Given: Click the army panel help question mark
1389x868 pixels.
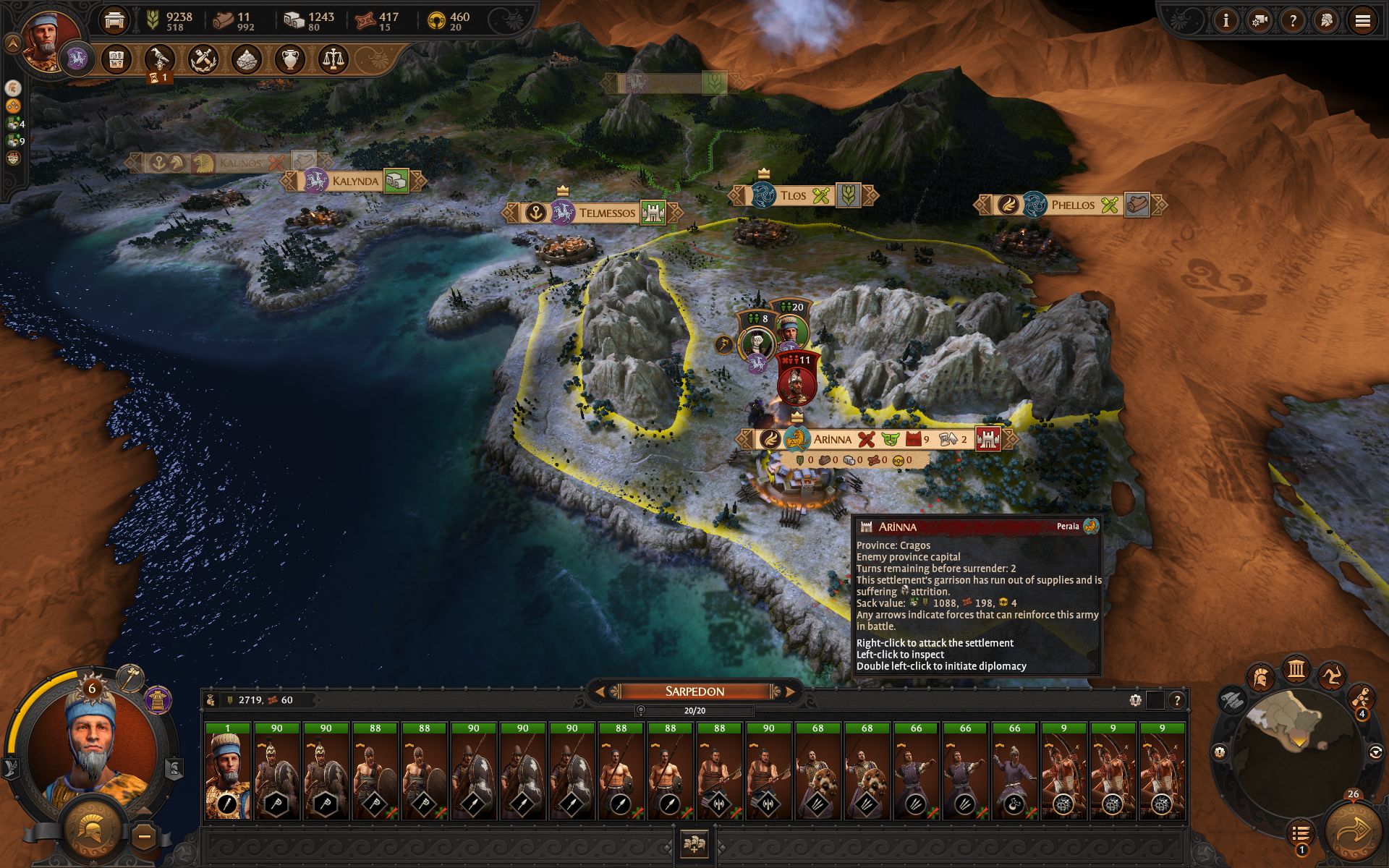Looking at the screenshot, I should point(1177,699).
